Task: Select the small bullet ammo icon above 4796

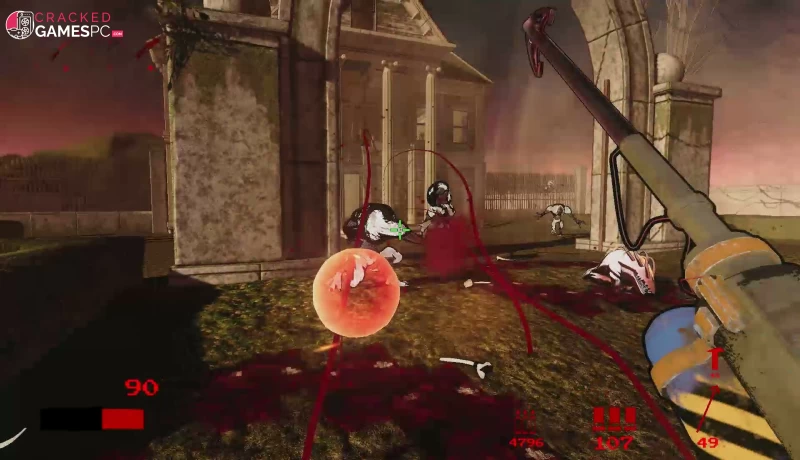Action: pyautogui.click(x=526, y=419)
